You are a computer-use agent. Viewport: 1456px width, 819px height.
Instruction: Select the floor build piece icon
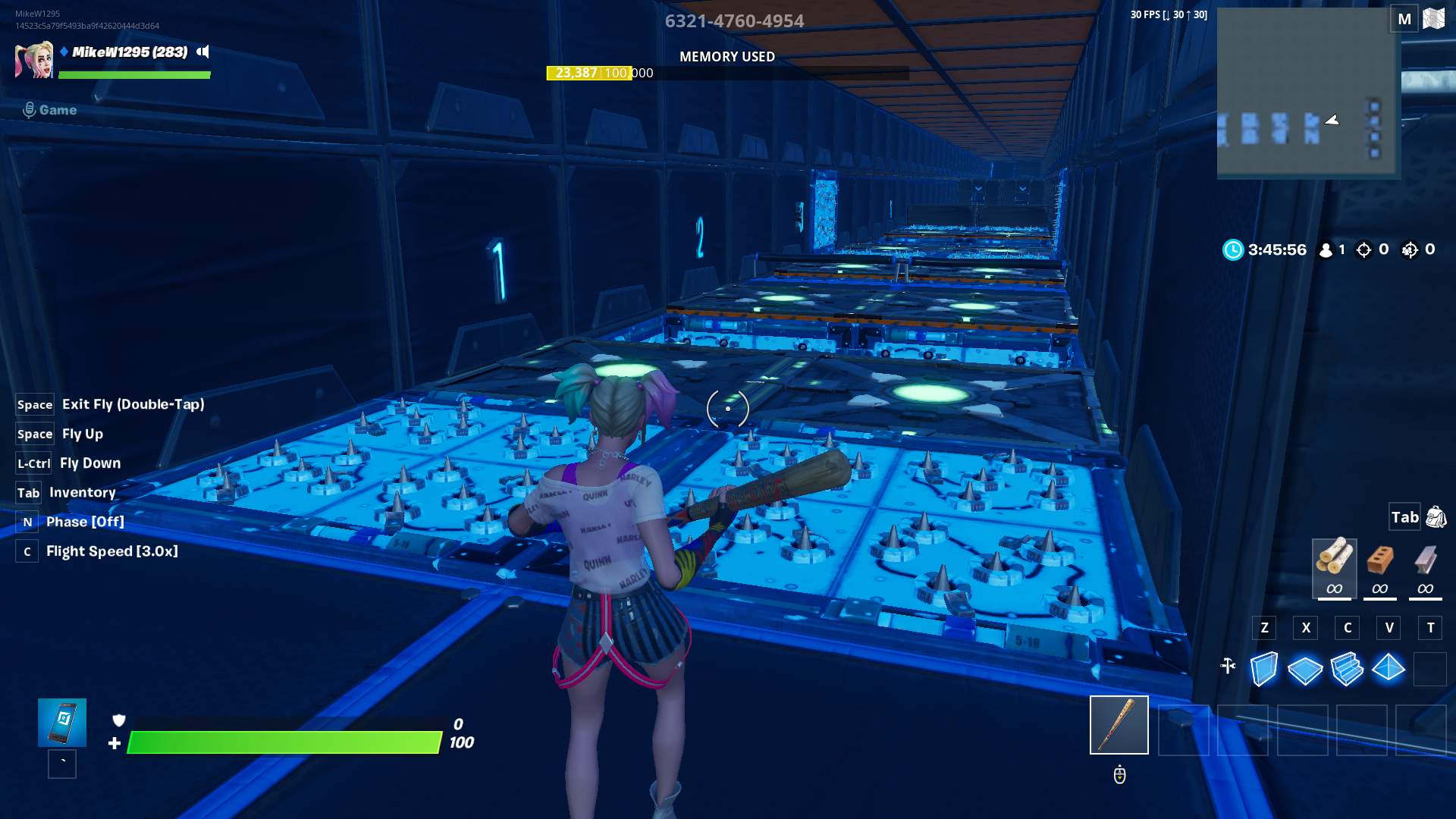coord(1306,670)
